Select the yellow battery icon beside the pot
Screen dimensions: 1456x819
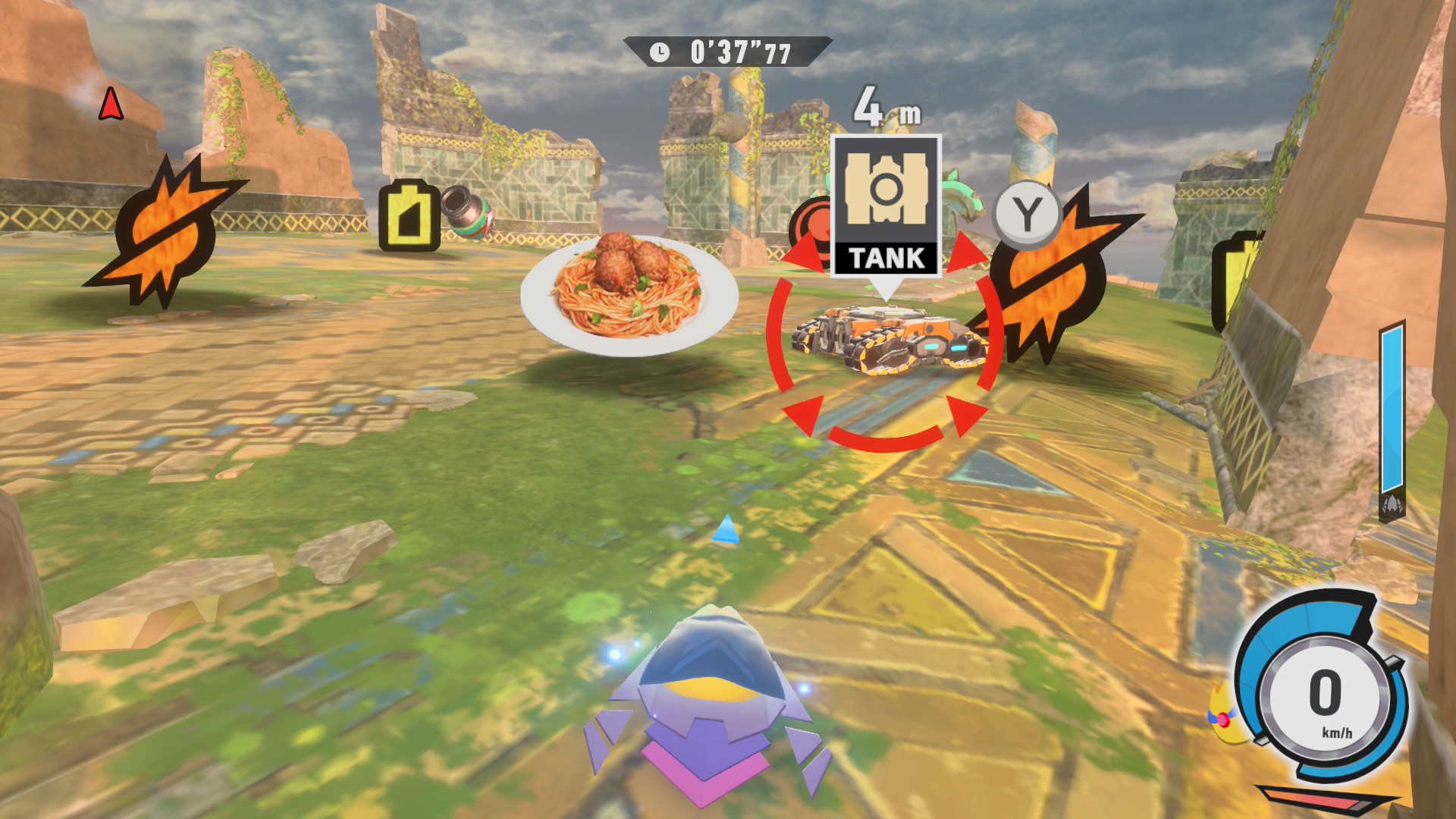pyautogui.click(x=409, y=215)
